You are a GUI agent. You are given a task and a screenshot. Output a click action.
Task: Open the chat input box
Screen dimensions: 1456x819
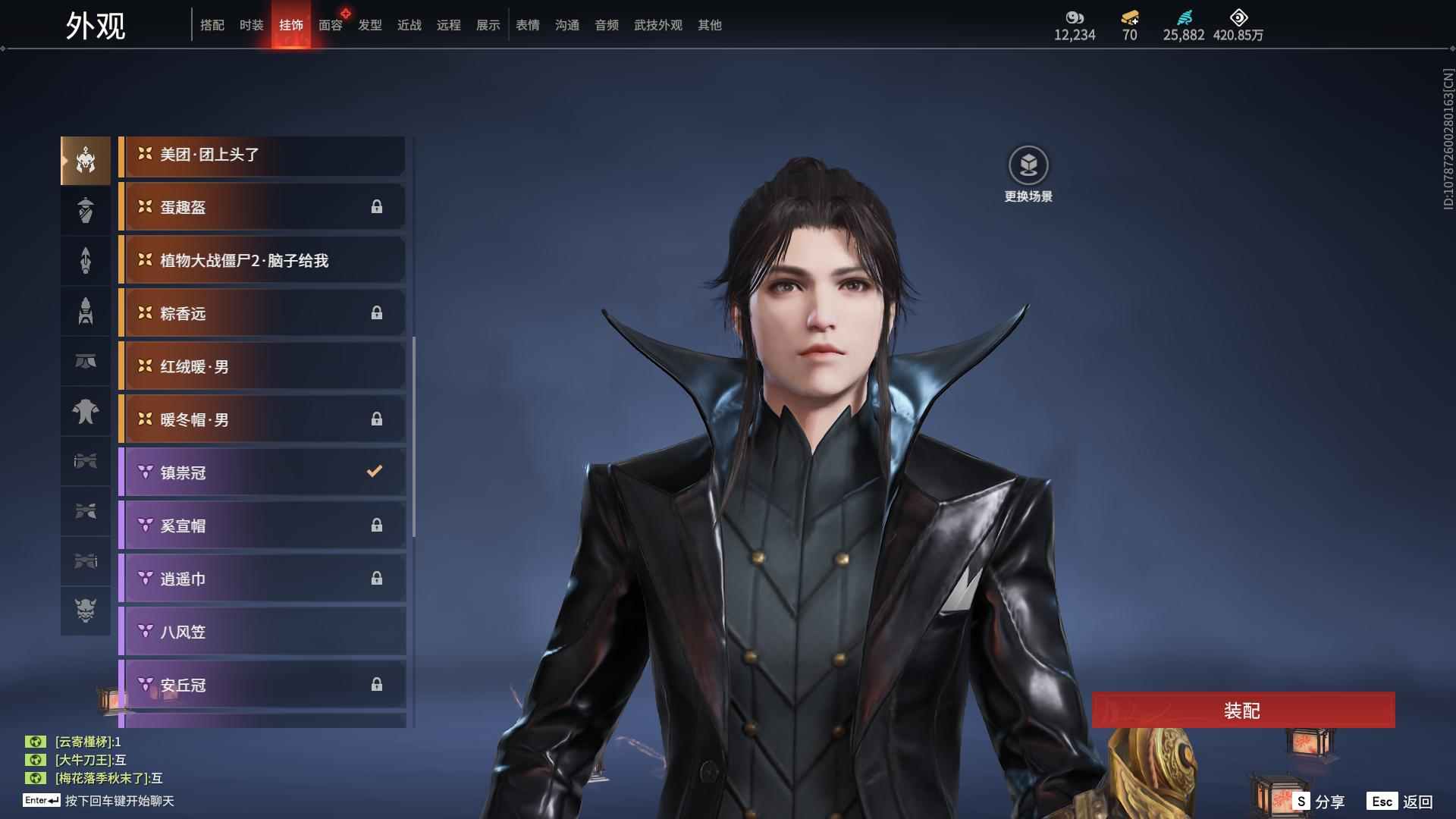(x=119, y=801)
